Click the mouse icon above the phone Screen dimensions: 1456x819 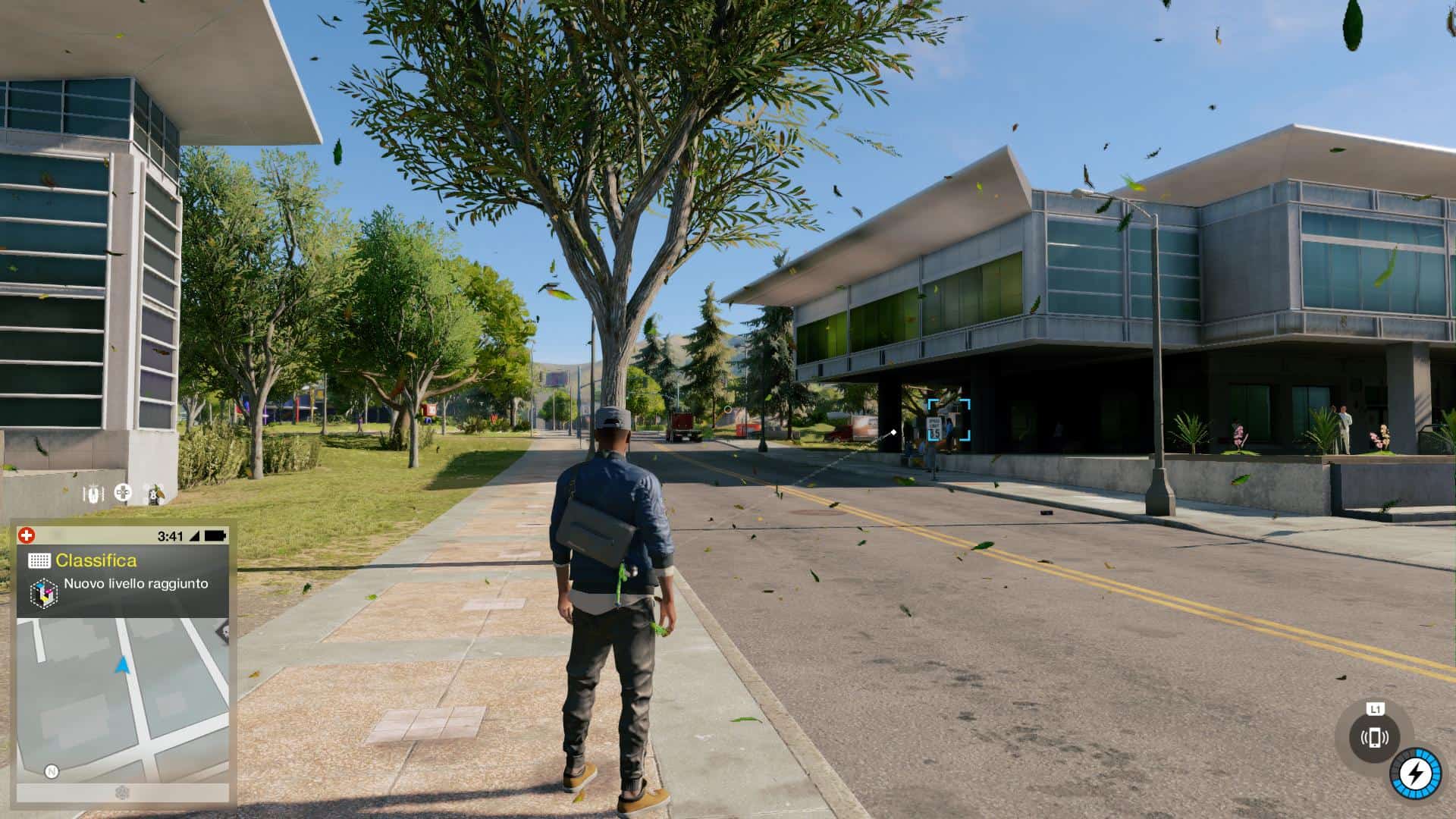(93, 494)
